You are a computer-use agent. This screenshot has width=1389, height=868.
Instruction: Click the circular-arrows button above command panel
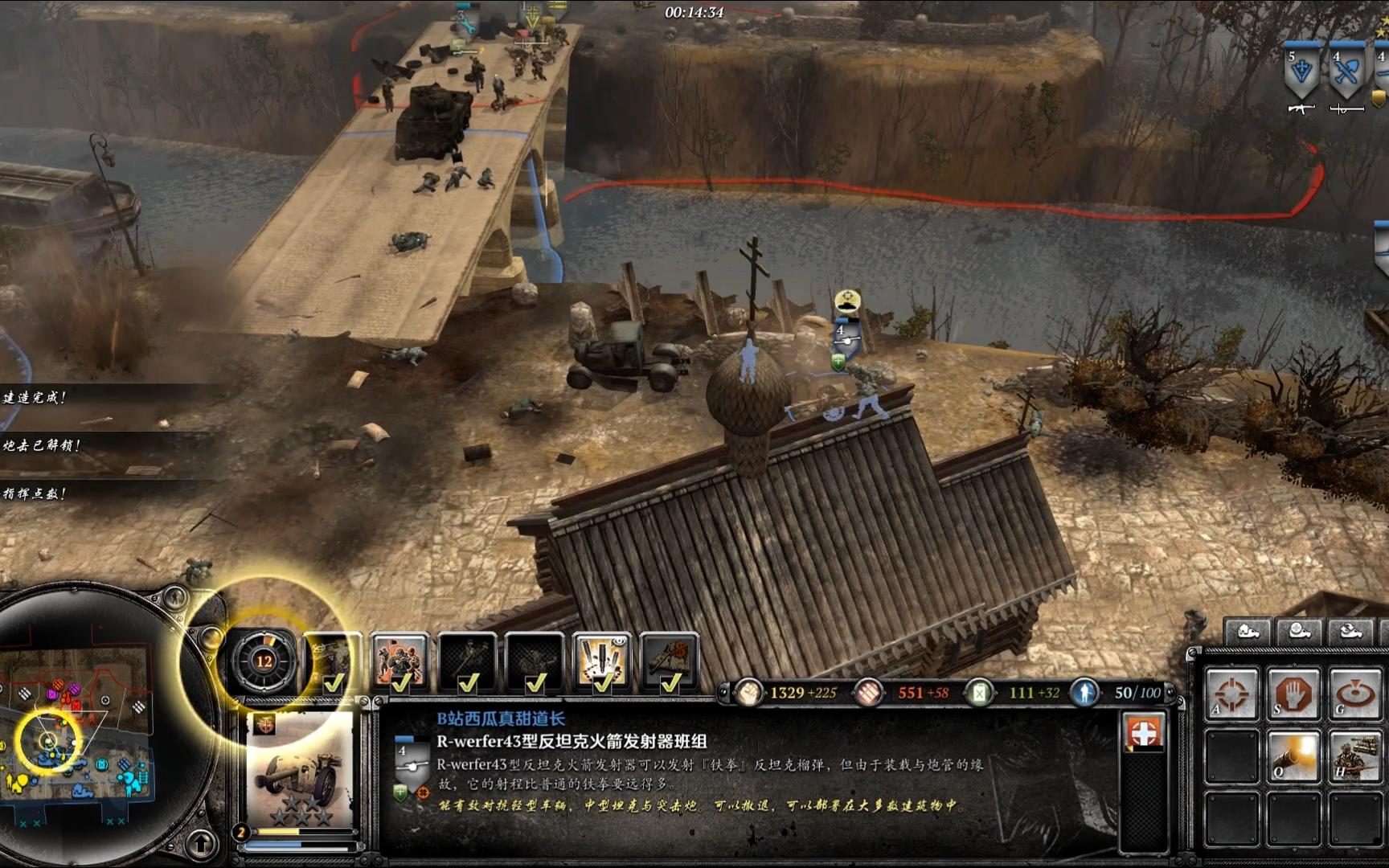click(1351, 633)
